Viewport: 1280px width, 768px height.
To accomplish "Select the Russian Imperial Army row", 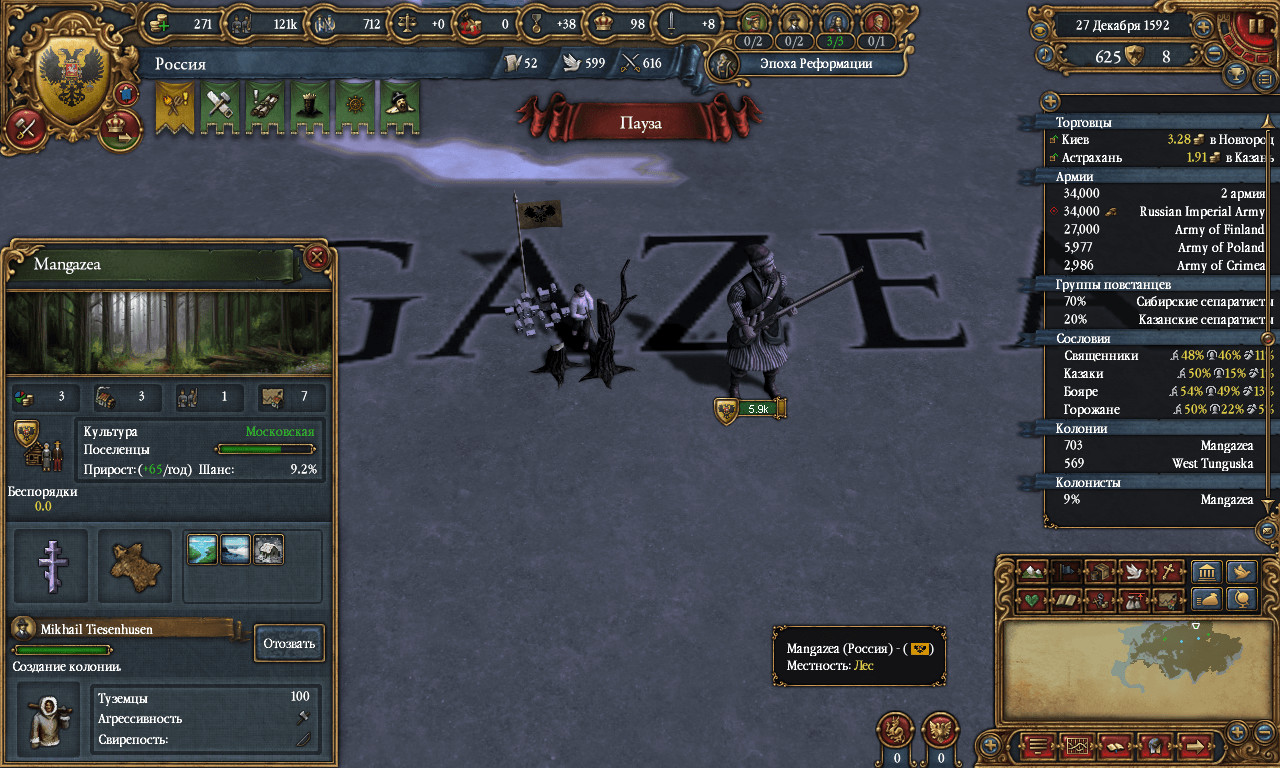I will pyautogui.click(x=1160, y=211).
